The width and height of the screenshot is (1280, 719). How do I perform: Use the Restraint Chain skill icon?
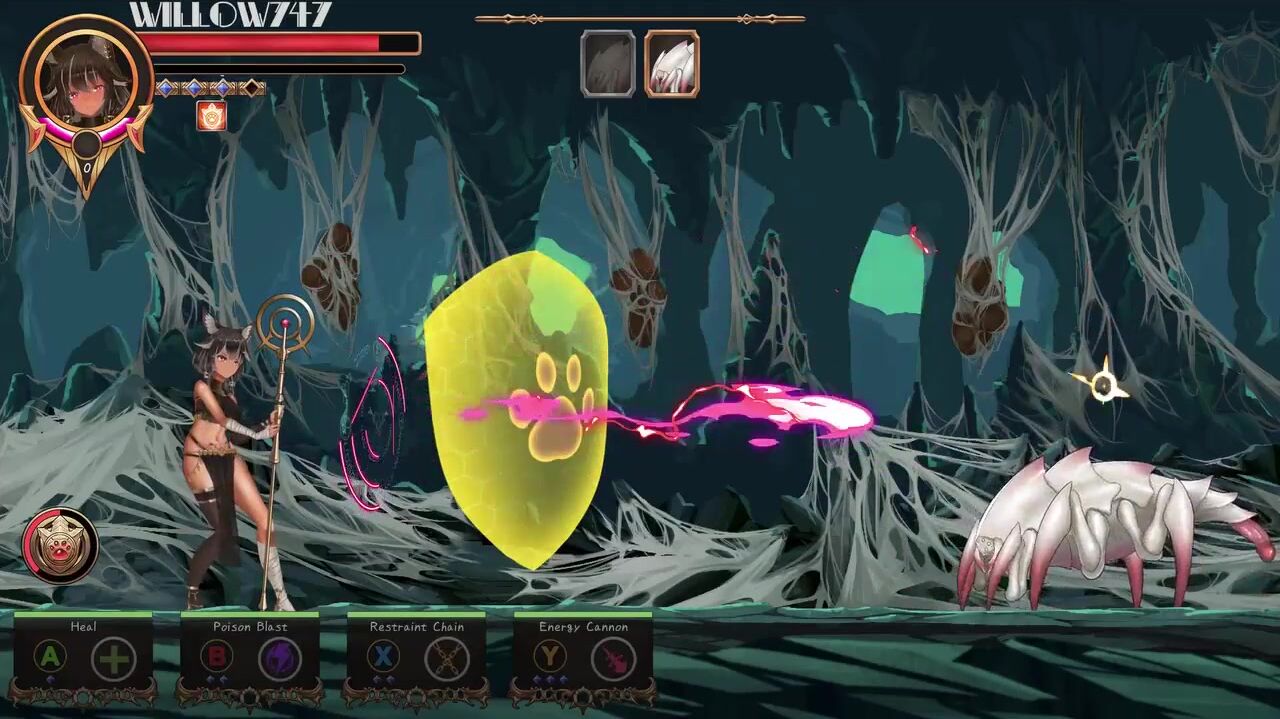[447, 659]
